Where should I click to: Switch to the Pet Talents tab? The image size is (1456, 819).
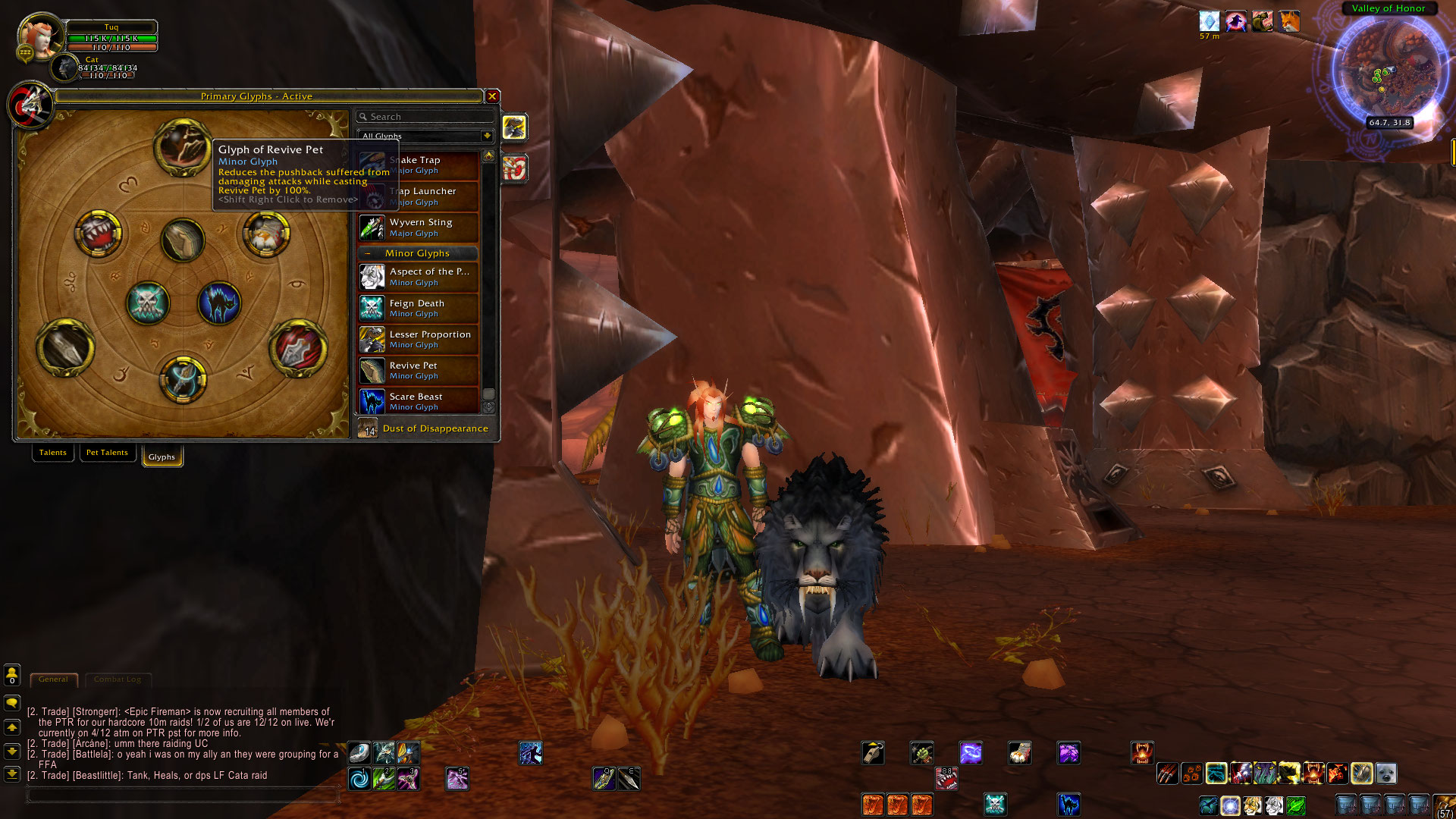[x=107, y=452]
